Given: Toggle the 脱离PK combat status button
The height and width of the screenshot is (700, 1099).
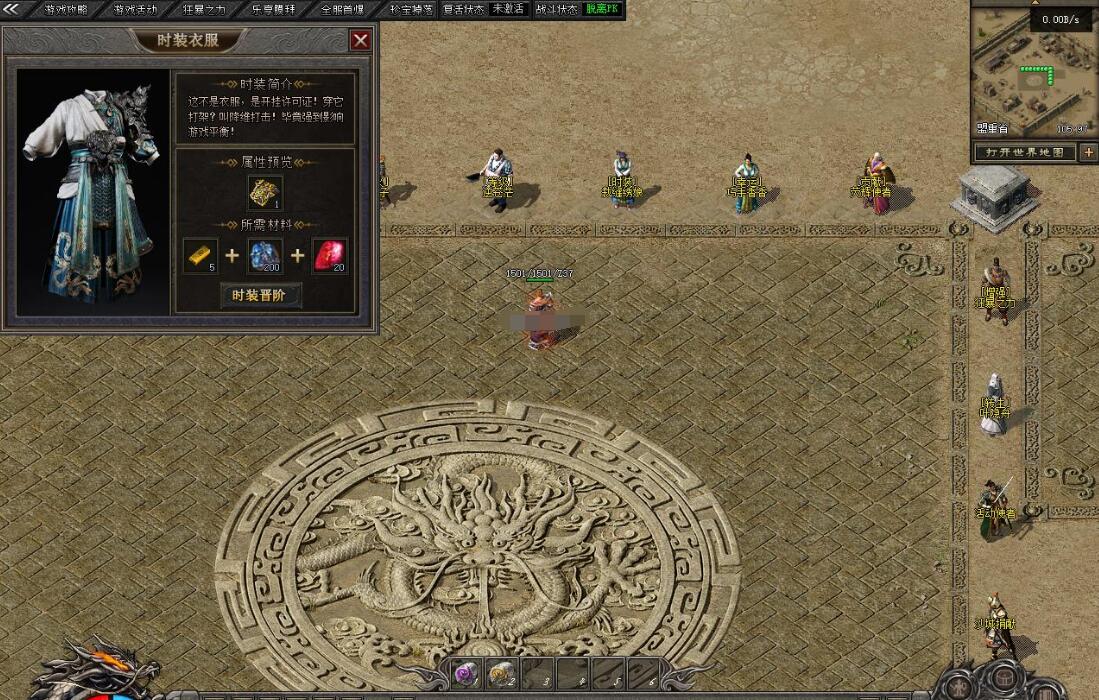Looking at the screenshot, I should click(x=603, y=9).
